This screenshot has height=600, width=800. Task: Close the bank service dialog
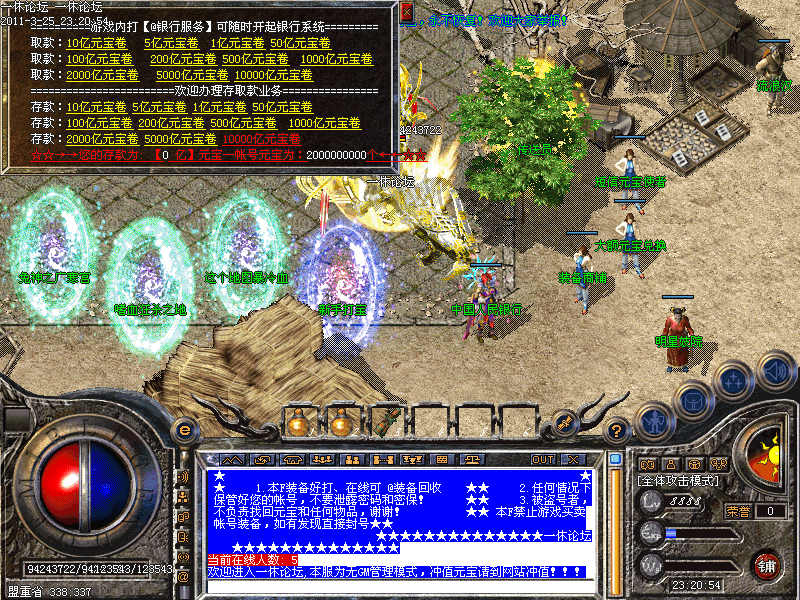point(407,13)
